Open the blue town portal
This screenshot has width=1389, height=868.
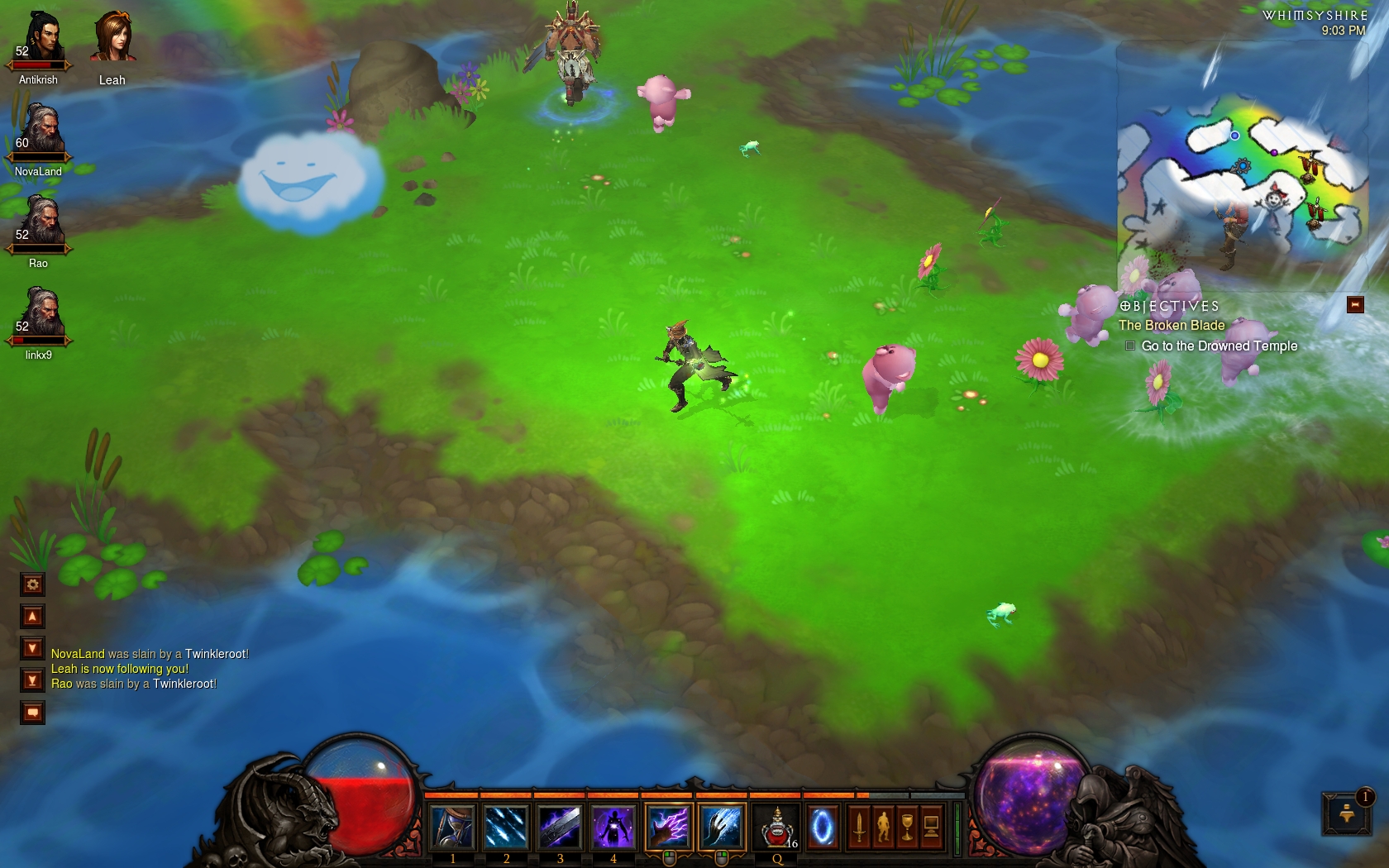coord(822,827)
